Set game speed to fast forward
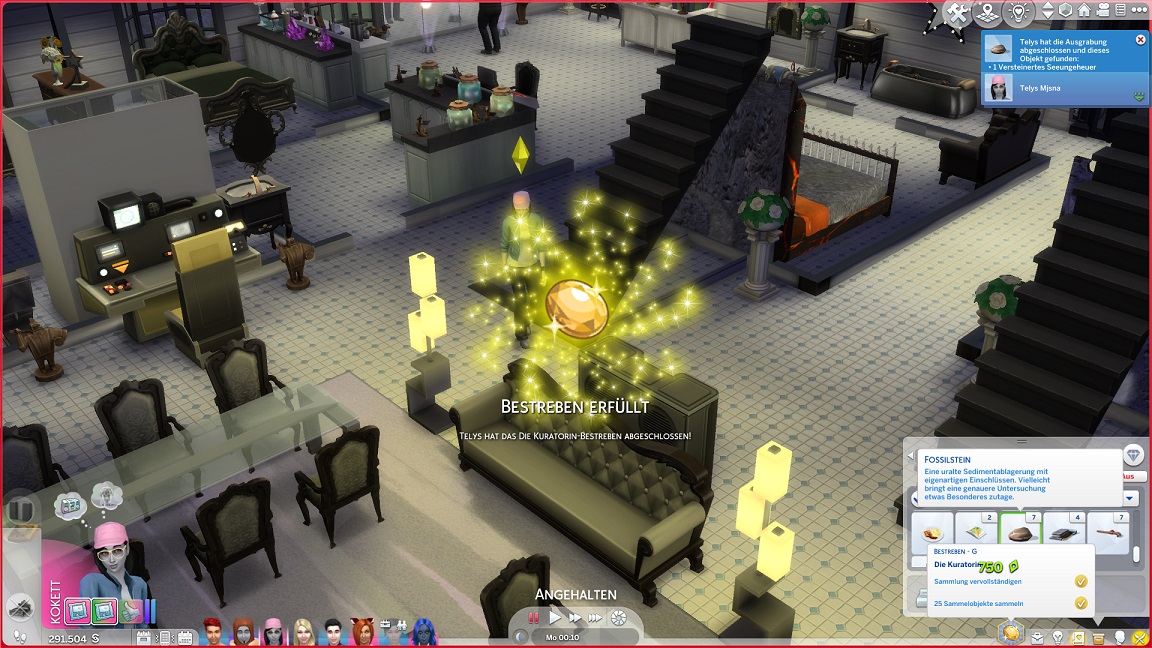Image resolution: width=1152 pixels, height=648 pixels. [575, 618]
